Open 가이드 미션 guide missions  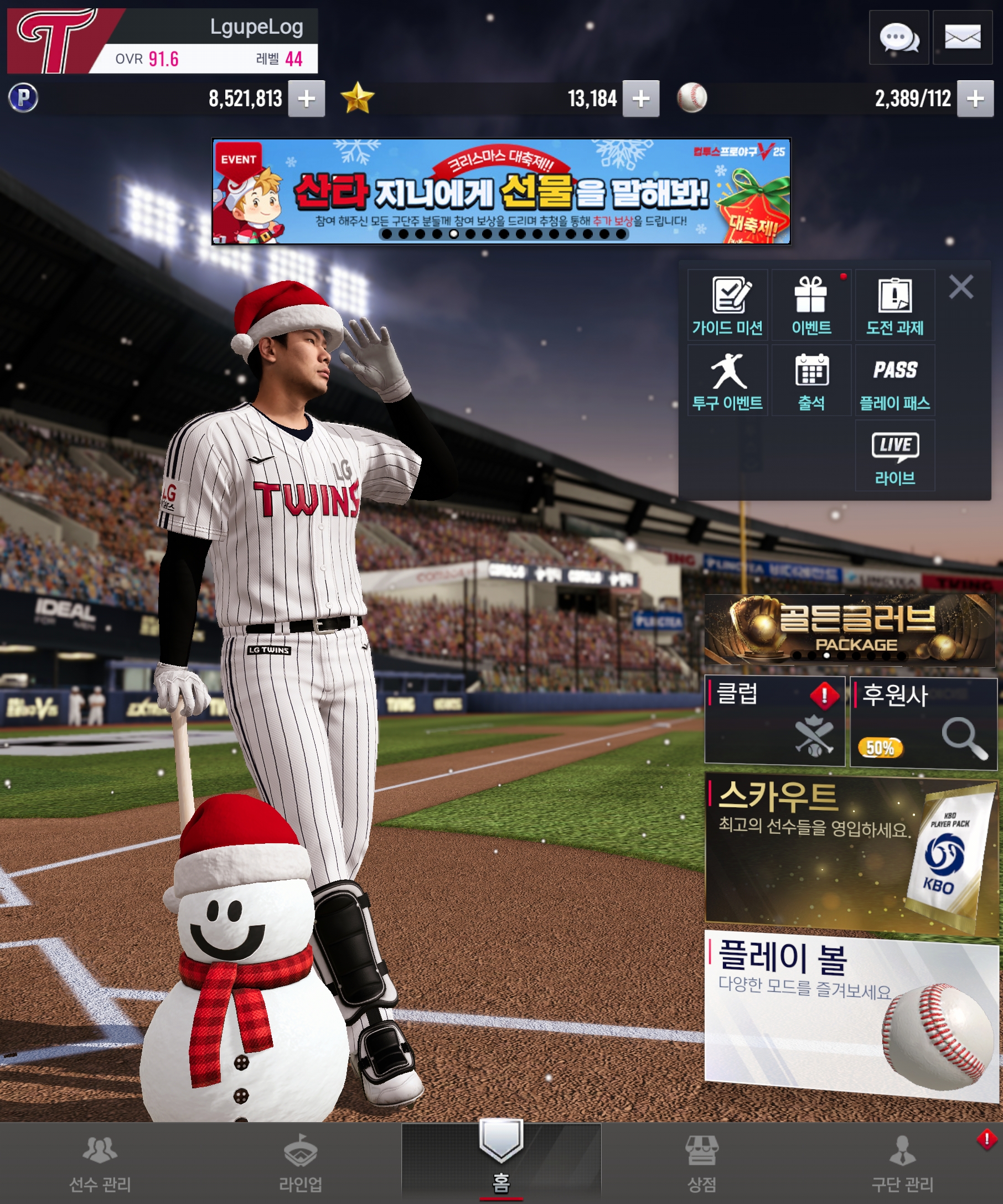(x=727, y=305)
